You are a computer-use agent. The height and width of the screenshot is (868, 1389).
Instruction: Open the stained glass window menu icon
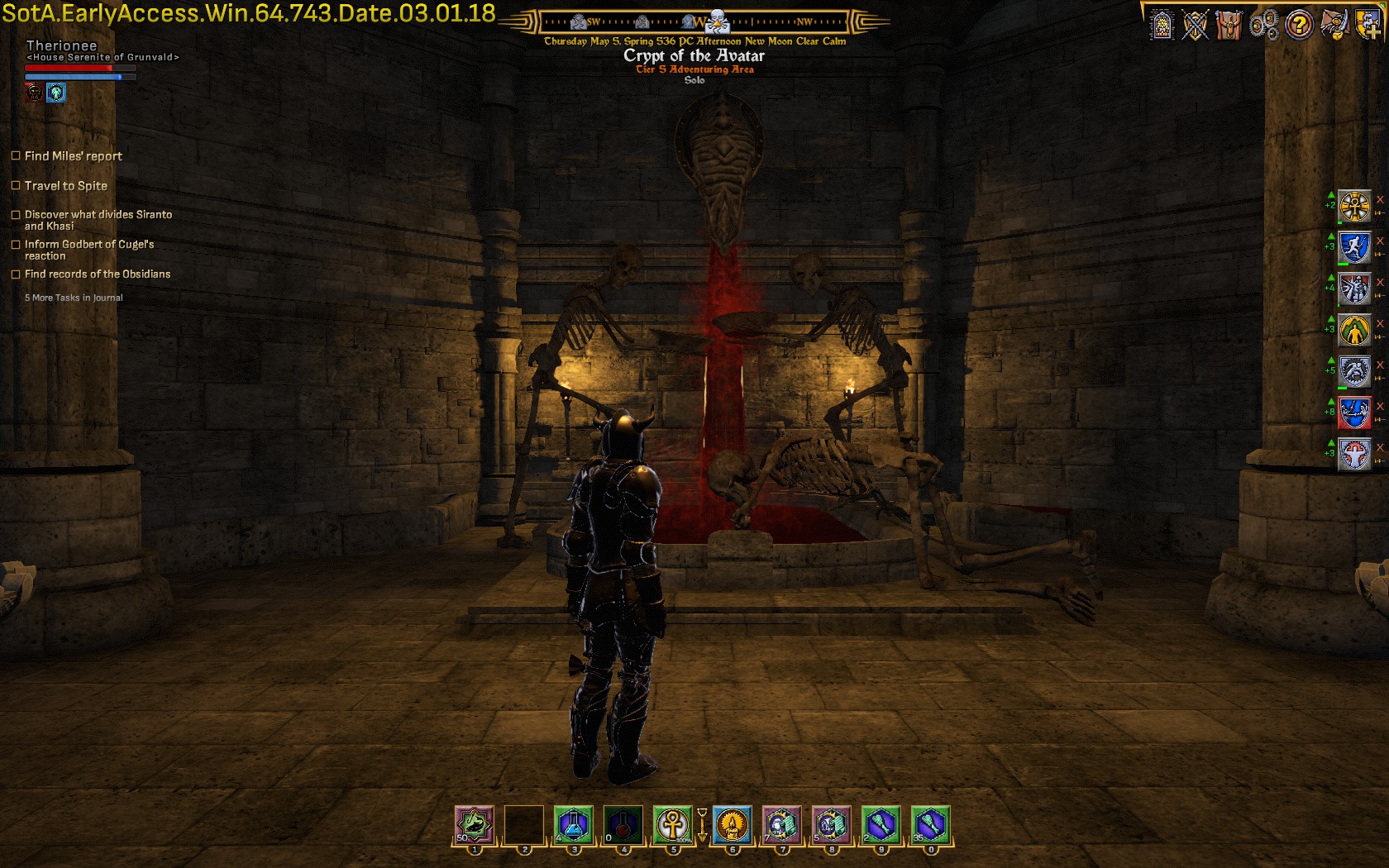(1162, 26)
